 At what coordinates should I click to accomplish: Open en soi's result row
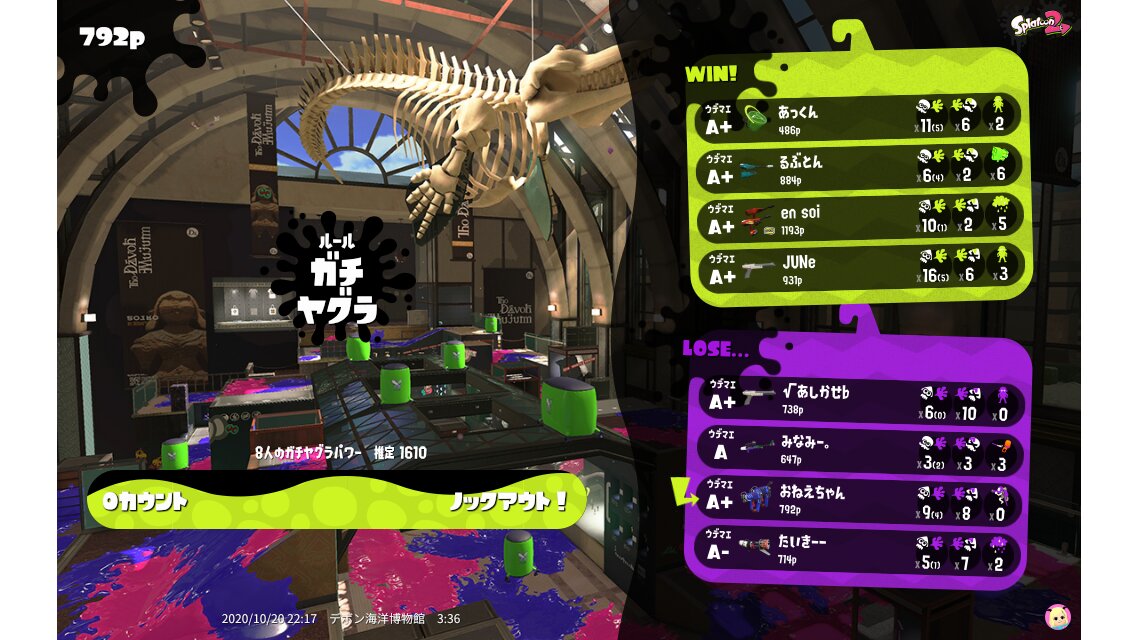[858, 218]
